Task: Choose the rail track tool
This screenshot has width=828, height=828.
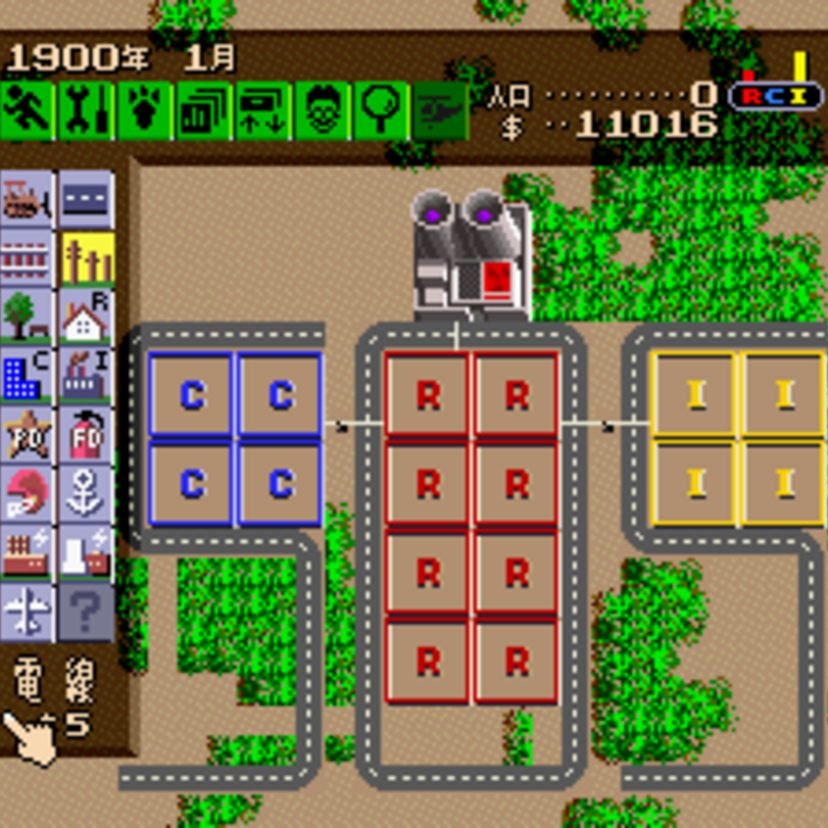Action: [x=27, y=258]
